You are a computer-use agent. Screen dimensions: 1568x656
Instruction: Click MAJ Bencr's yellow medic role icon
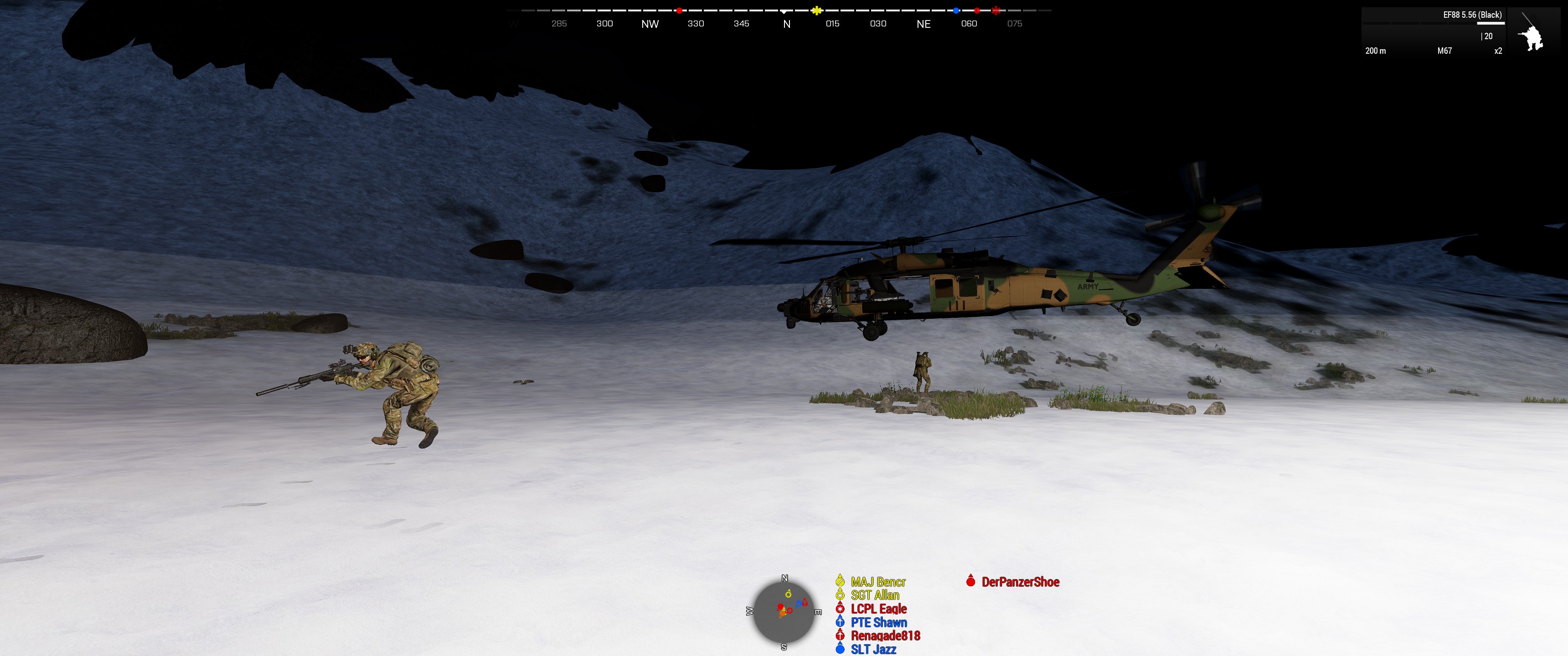coord(840,582)
